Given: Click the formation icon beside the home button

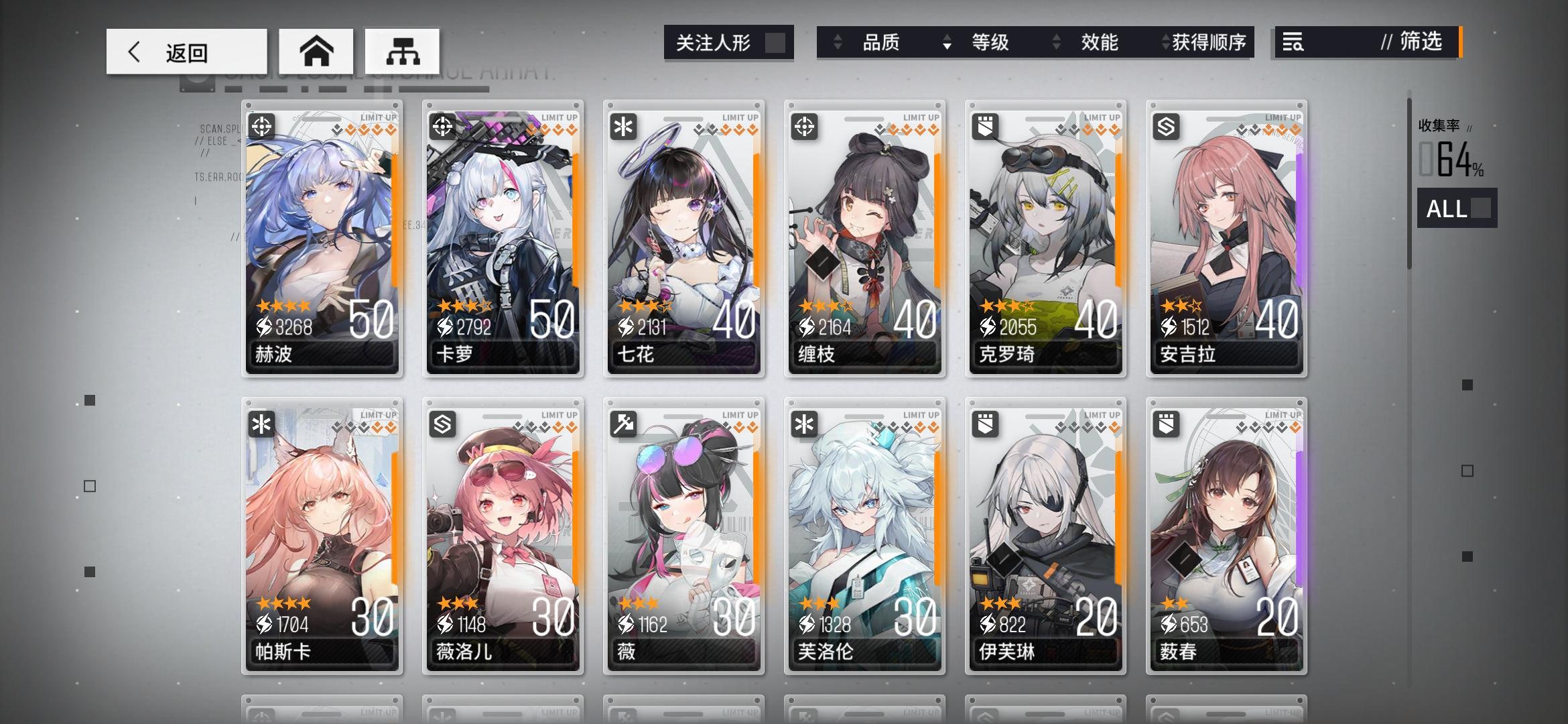Looking at the screenshot, I should coord(403,50).
